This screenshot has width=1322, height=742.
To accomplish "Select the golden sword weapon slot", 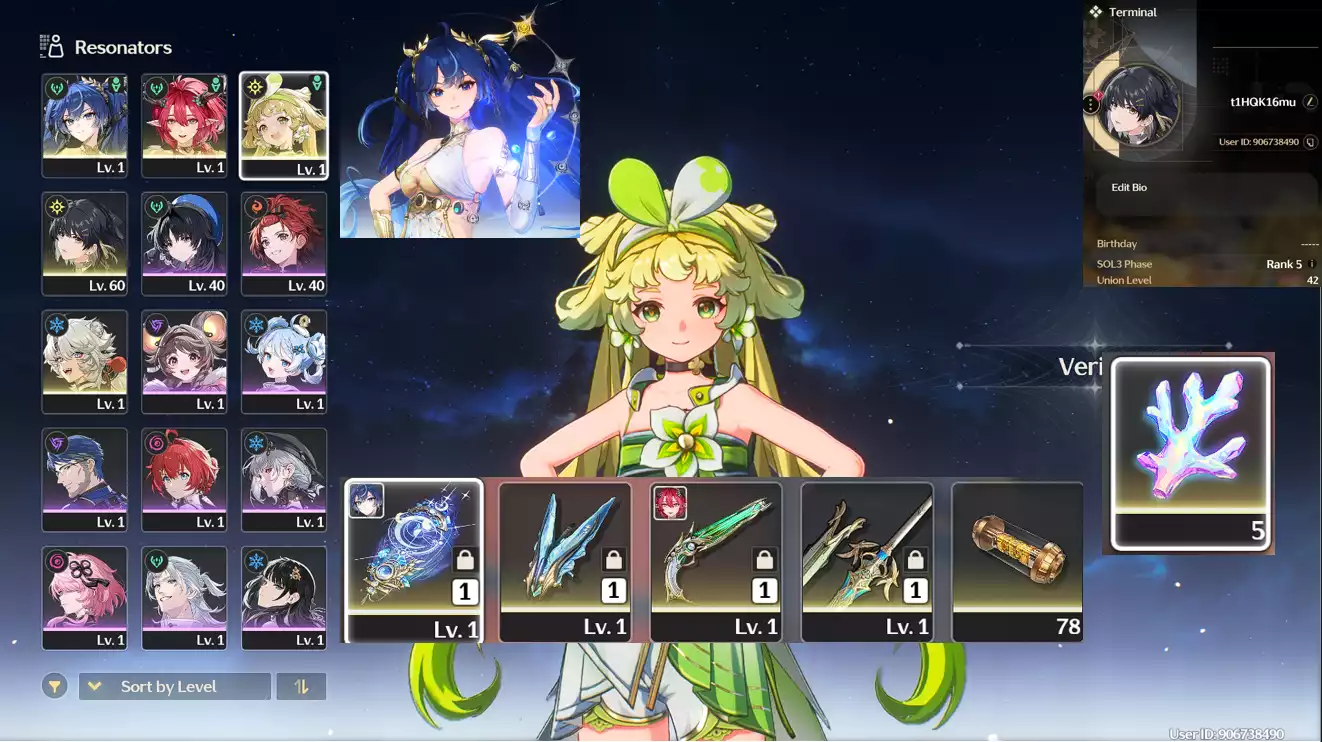I will (867, 560).
